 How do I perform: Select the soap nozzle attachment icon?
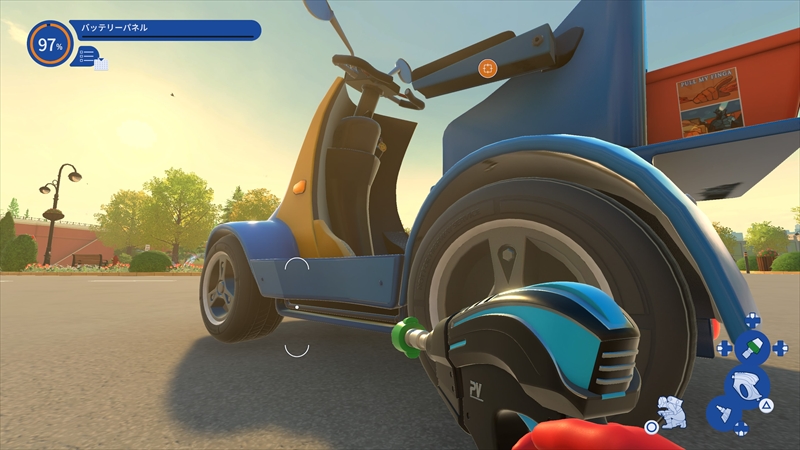[724, 411]
